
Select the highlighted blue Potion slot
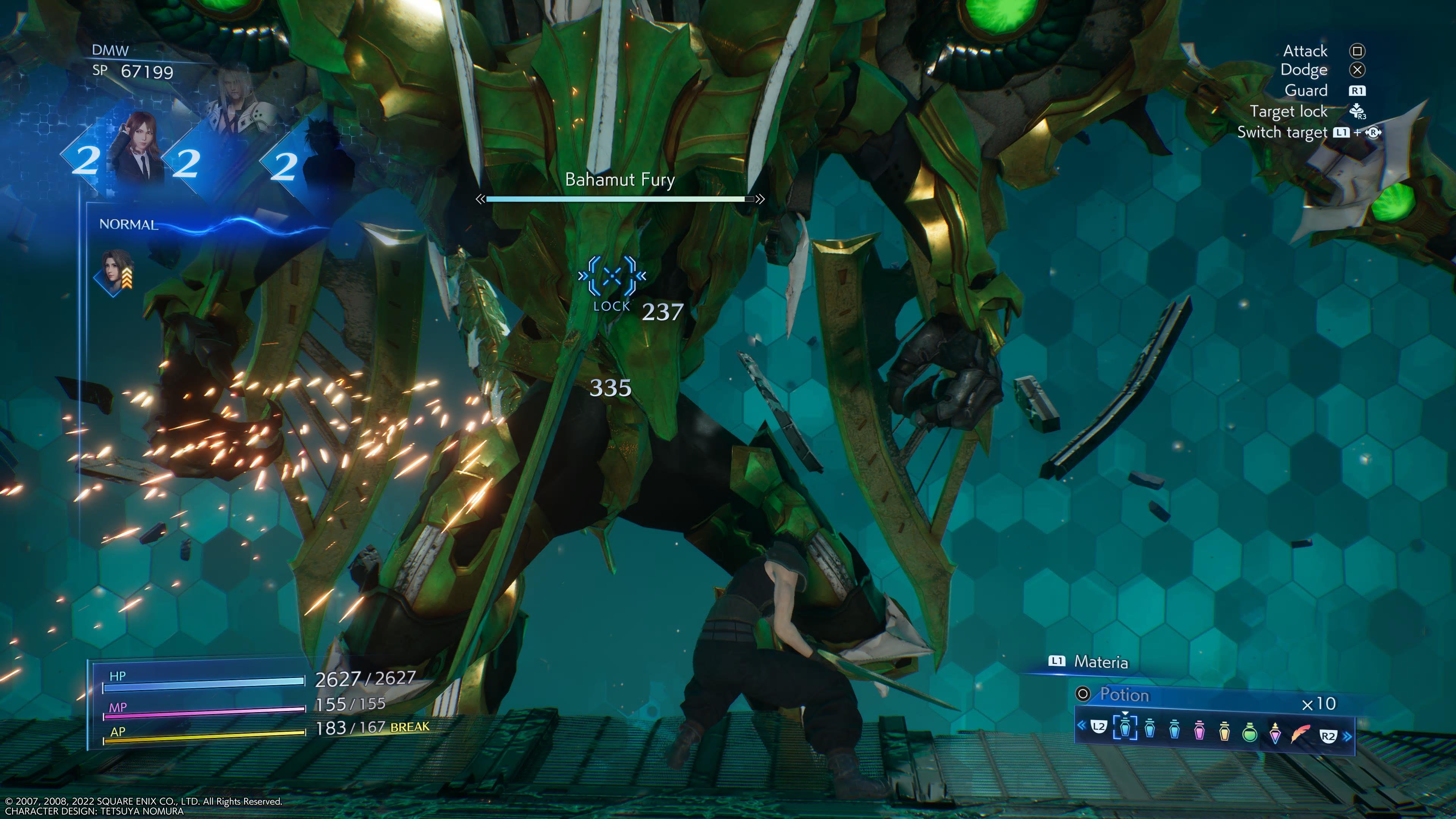click(1125, 728)
